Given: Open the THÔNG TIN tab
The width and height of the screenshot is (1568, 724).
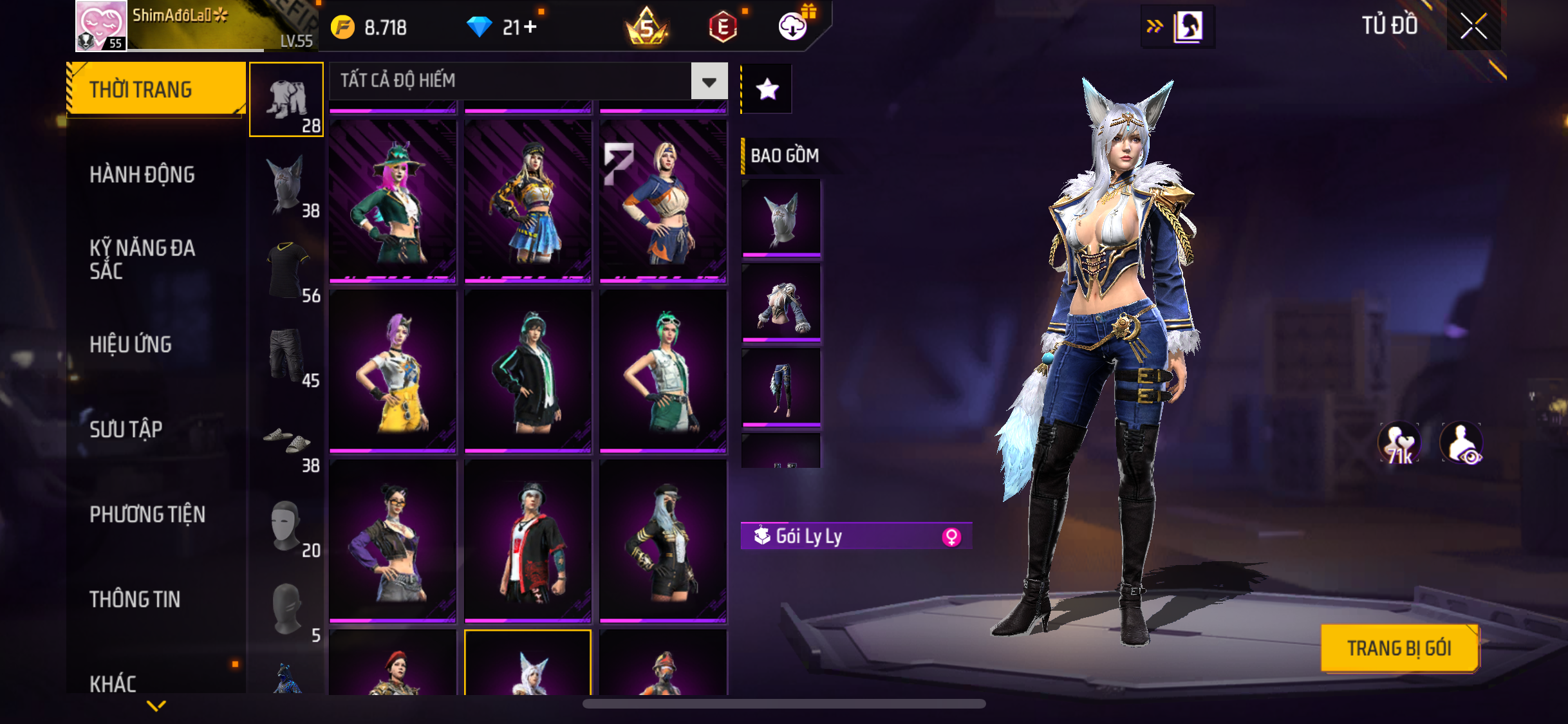Looking at the screenshot, I should pos(135,599).
